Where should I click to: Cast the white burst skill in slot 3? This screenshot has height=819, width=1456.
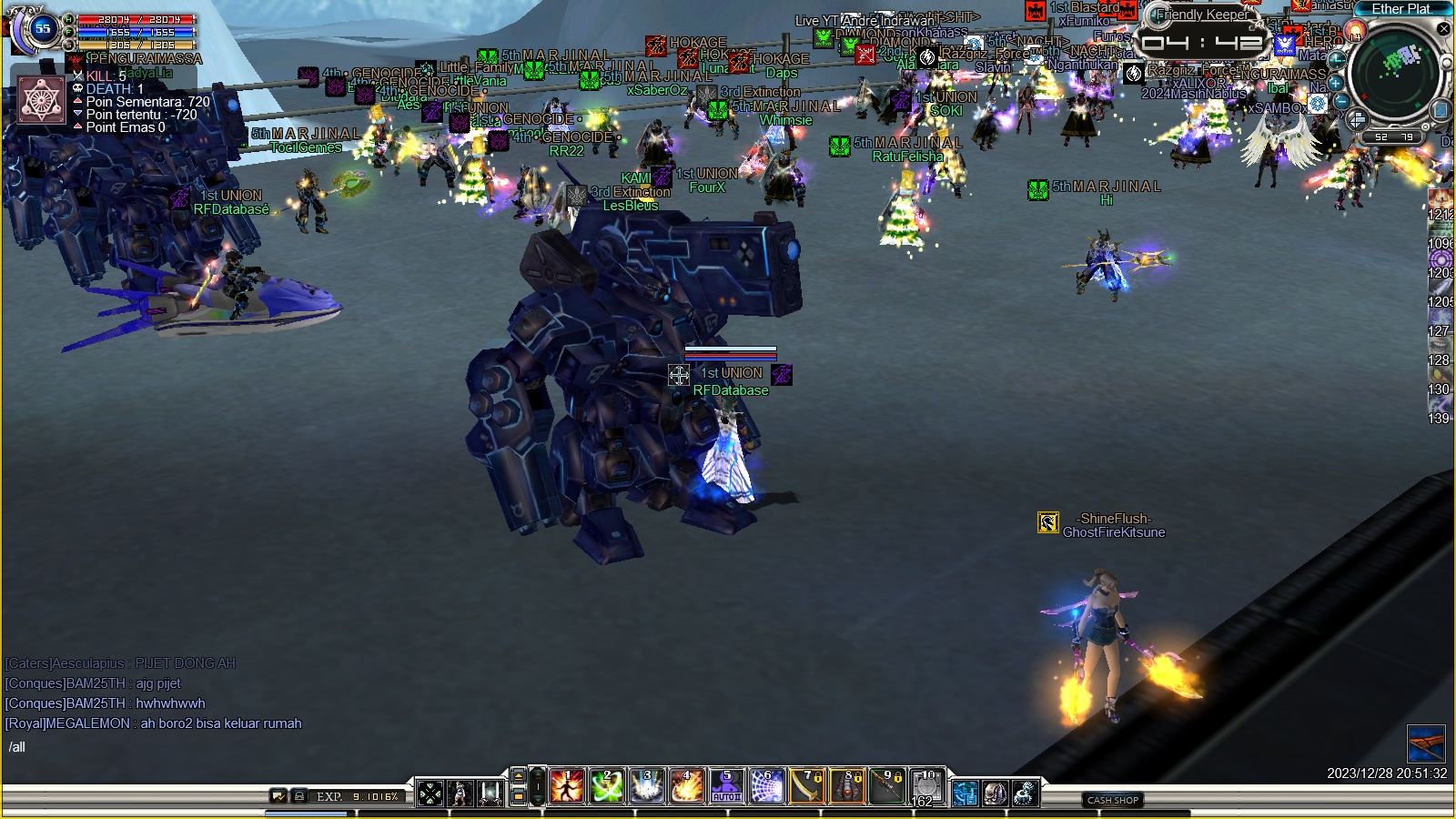coord(647,786)
